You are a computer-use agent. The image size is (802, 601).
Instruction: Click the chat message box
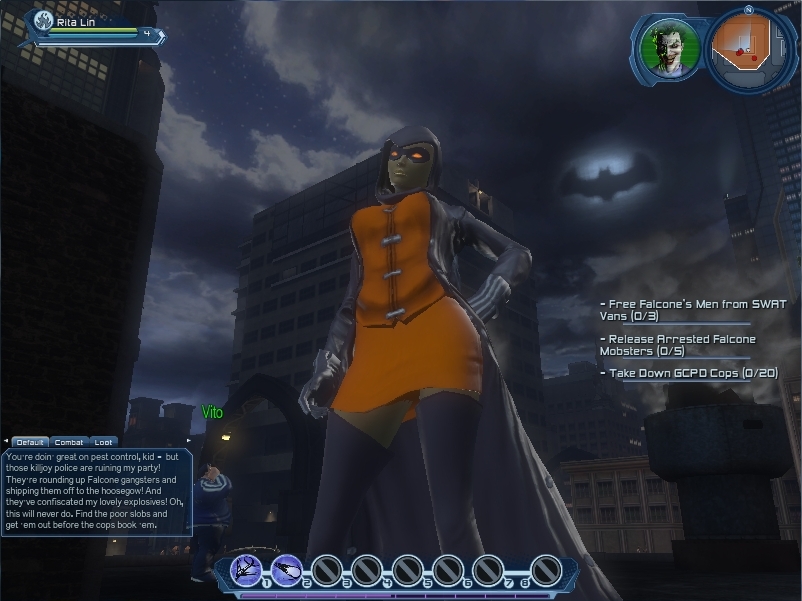96,491
